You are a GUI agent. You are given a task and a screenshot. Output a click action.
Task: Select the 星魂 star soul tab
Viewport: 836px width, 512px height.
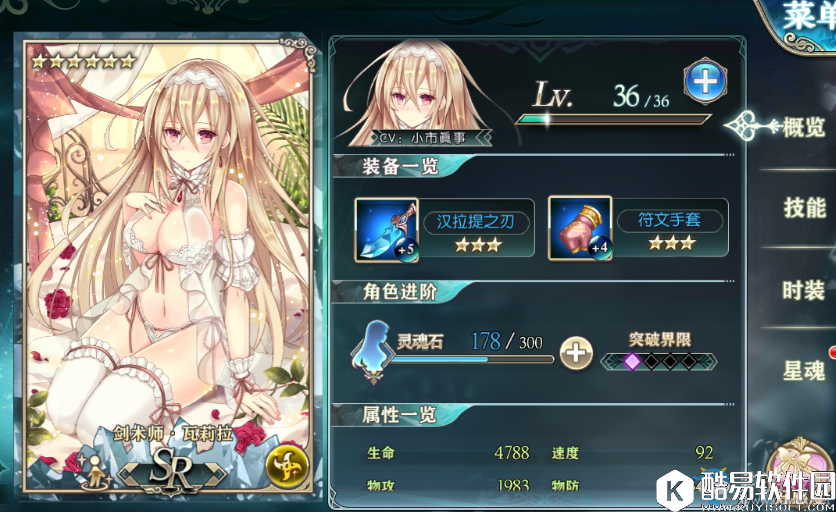pos(803,371)
